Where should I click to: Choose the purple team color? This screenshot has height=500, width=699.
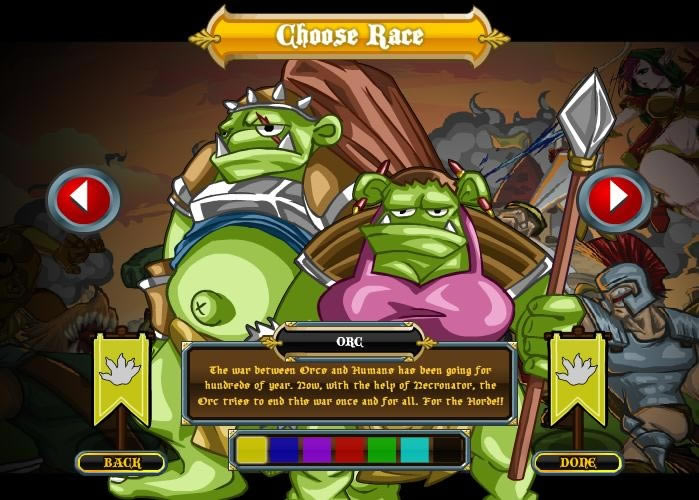(x=317, y=450)
